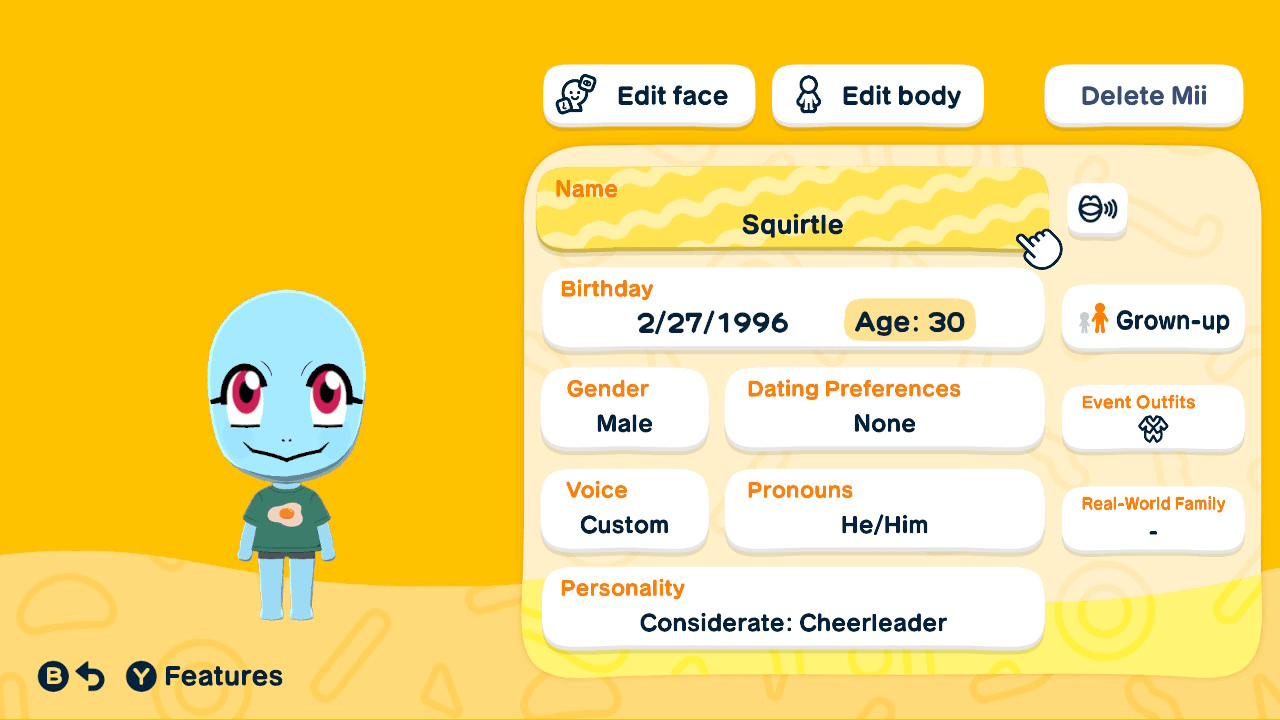Select the Real-World Family panel
The width and height of the screenshot is (1280, 720).
(x=1152, y=518)
